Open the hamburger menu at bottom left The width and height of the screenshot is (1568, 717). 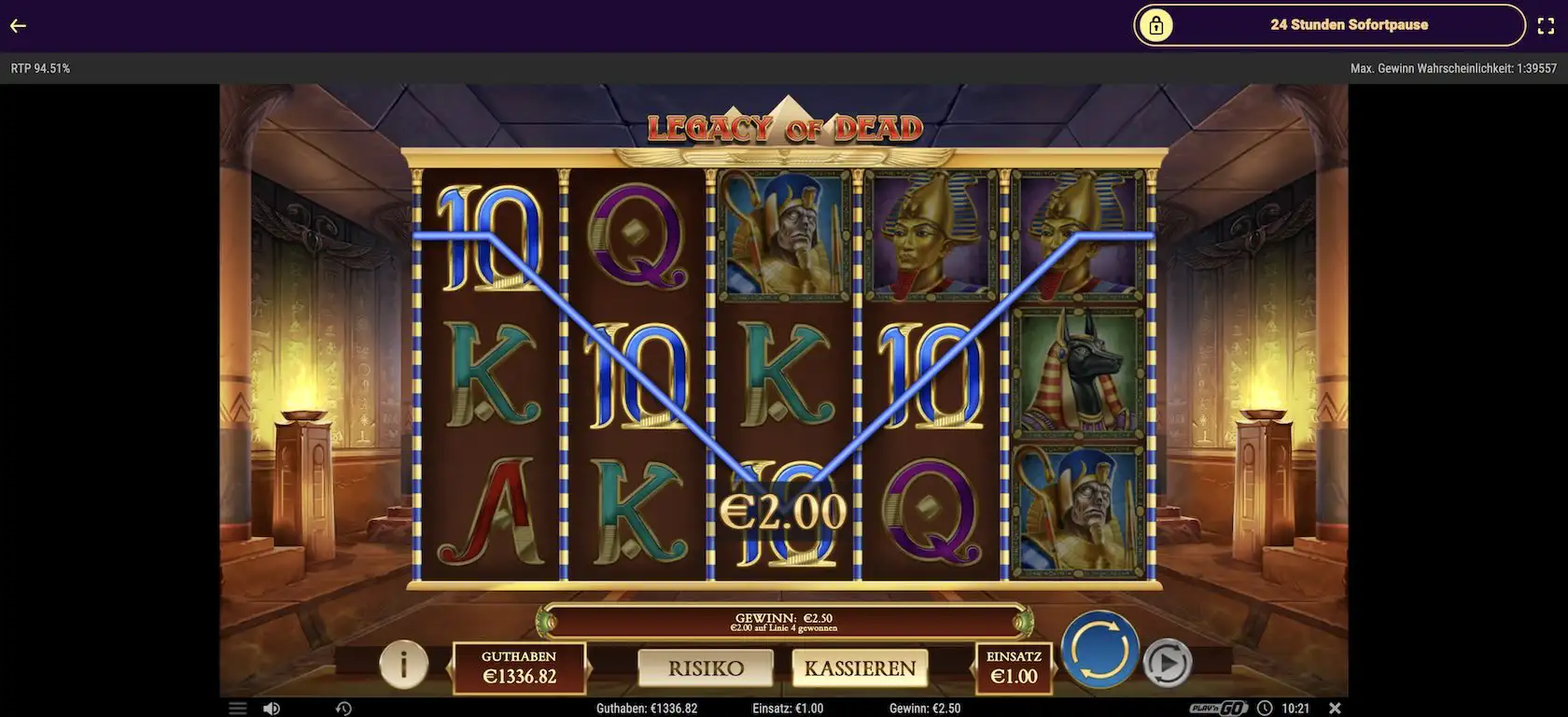[236, 708]
